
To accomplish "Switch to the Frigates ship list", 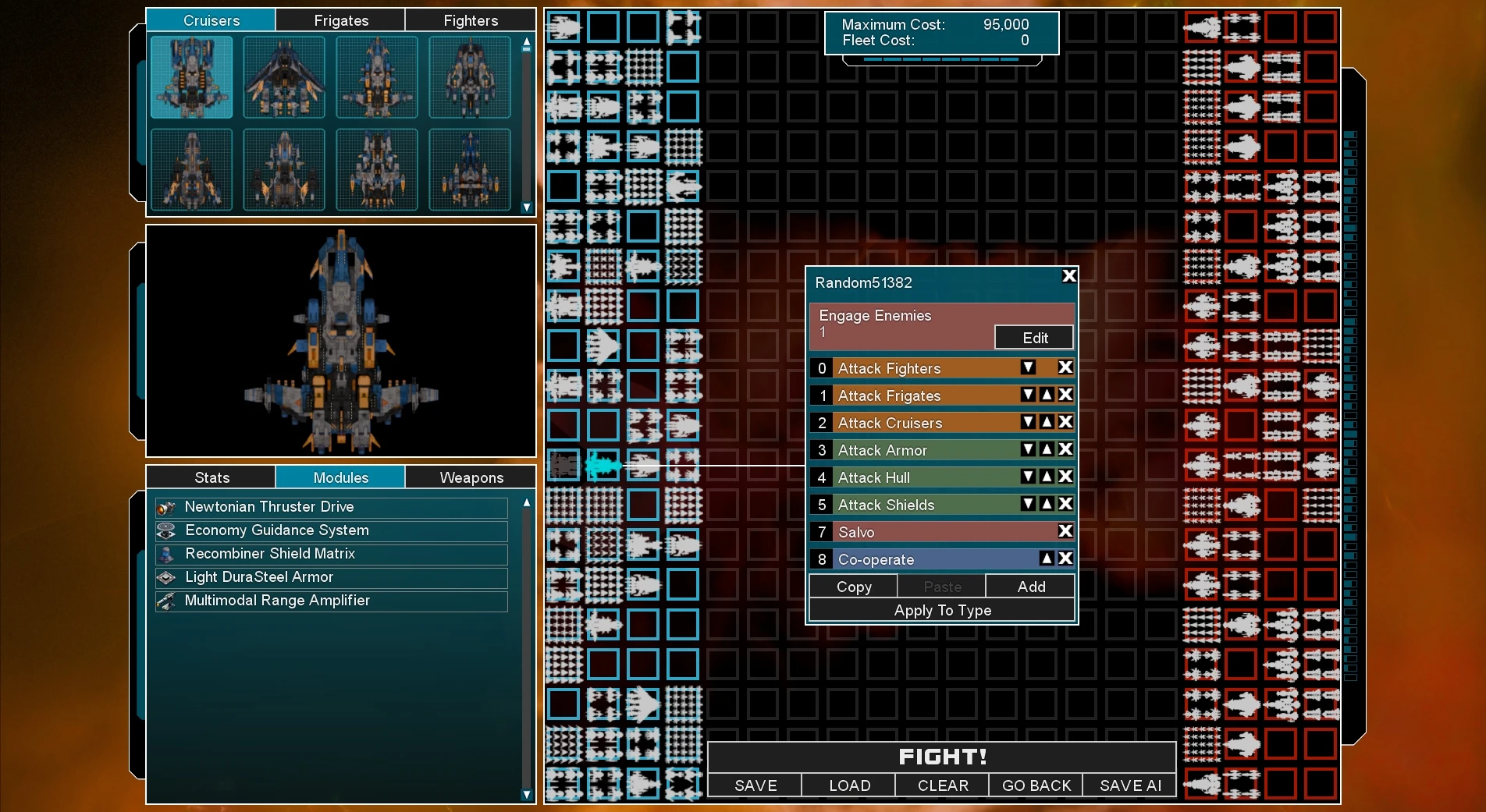I will [x=341, y=20].
